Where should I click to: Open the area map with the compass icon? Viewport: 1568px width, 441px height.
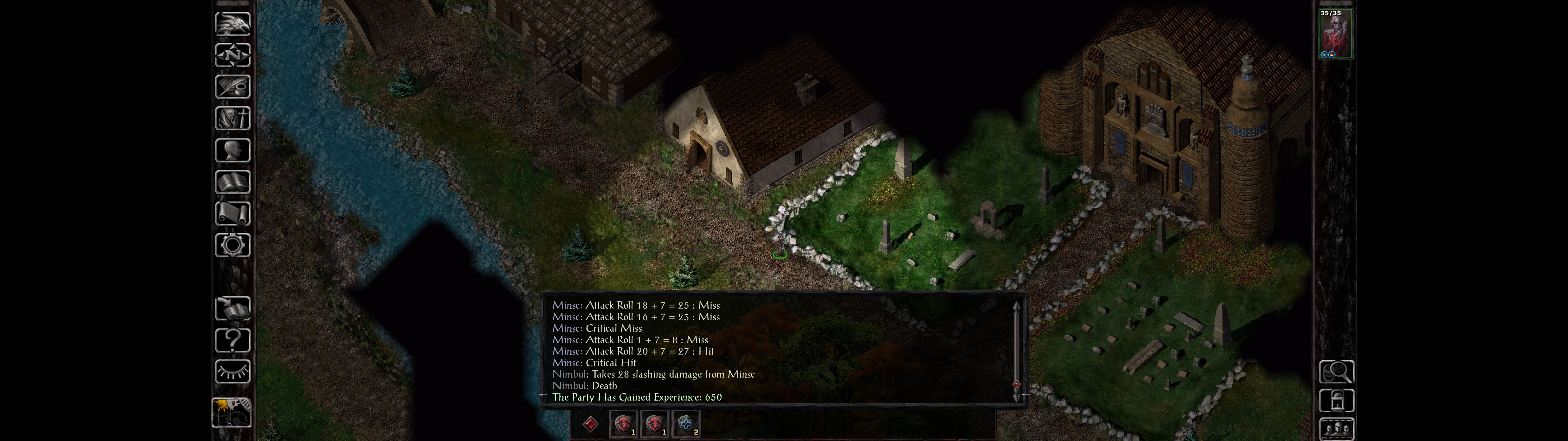[x=232, y=55]
